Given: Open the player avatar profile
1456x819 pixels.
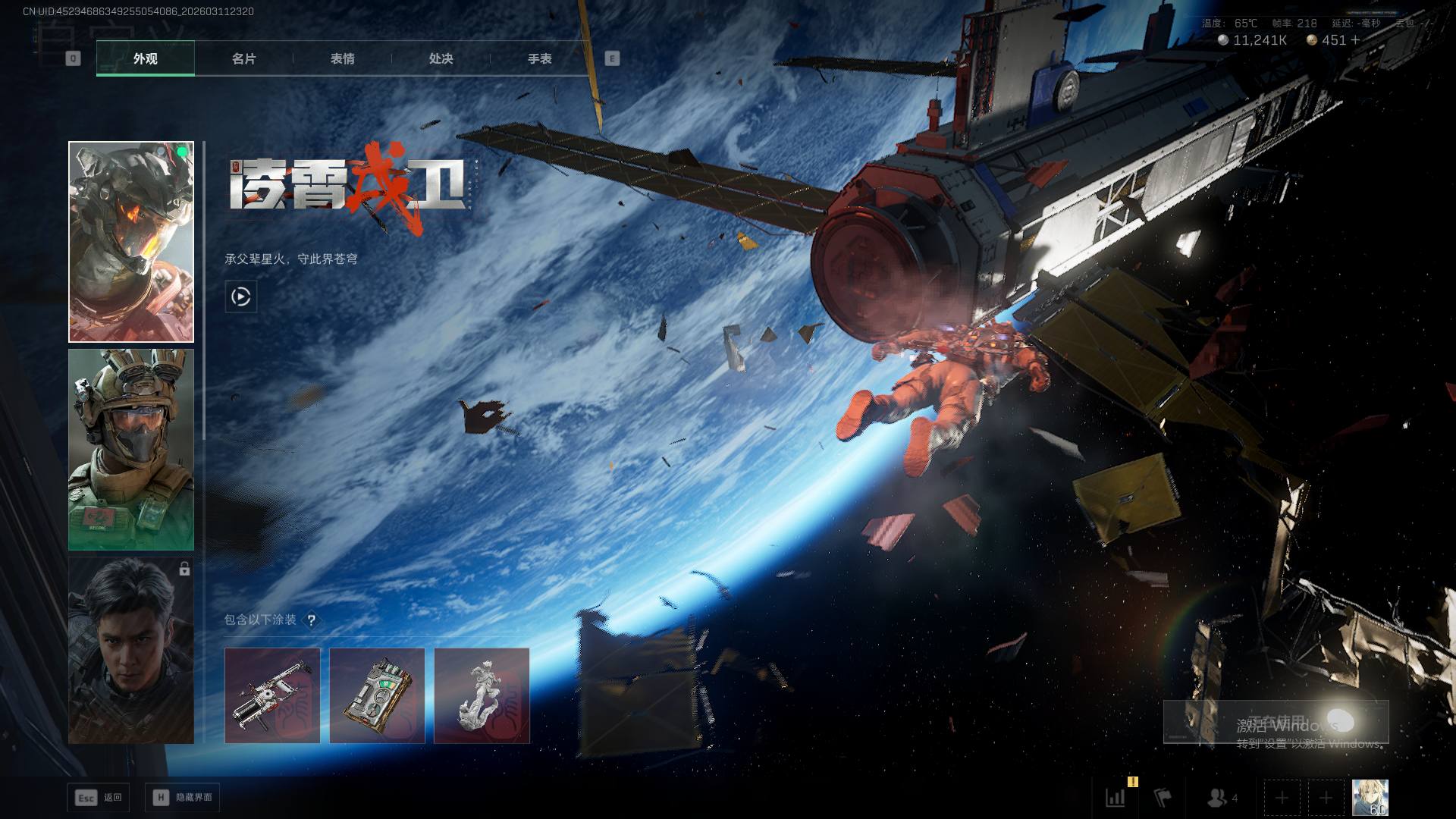Looking at the screenshot, I should click(x=1370, y=797).
